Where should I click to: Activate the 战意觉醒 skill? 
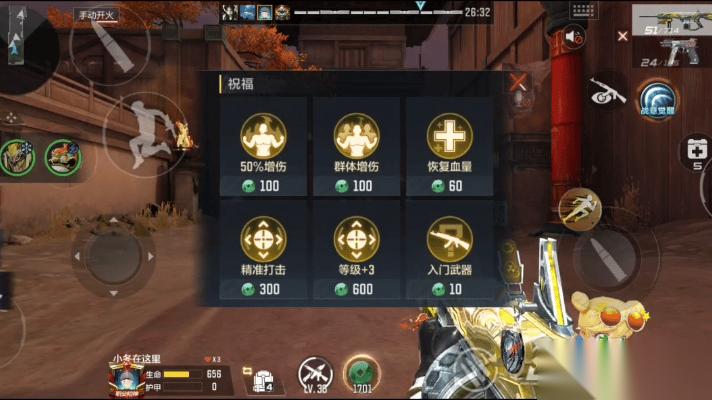658,100
